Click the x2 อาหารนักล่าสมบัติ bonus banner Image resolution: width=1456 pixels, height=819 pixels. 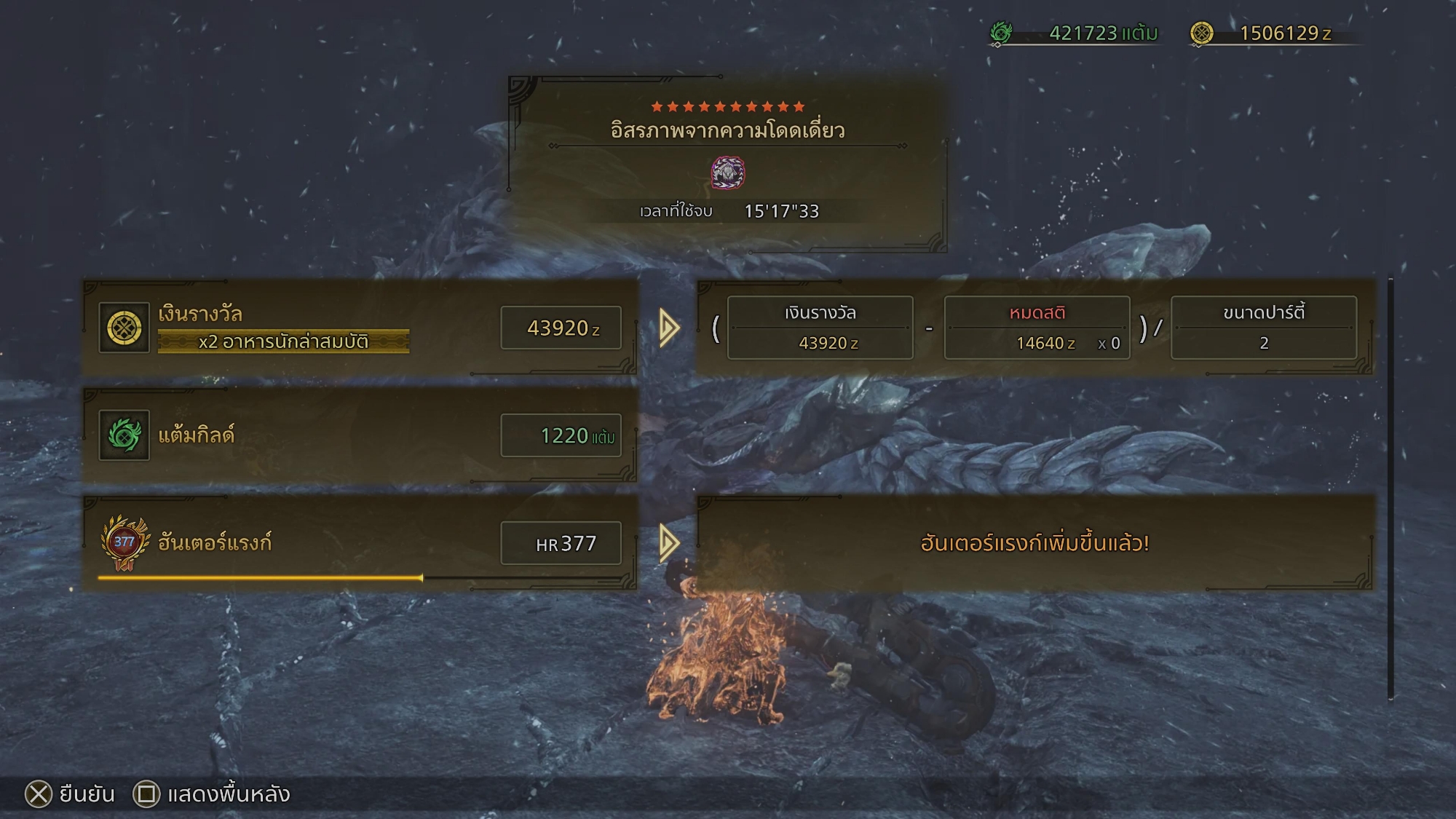tap(283, 341)
